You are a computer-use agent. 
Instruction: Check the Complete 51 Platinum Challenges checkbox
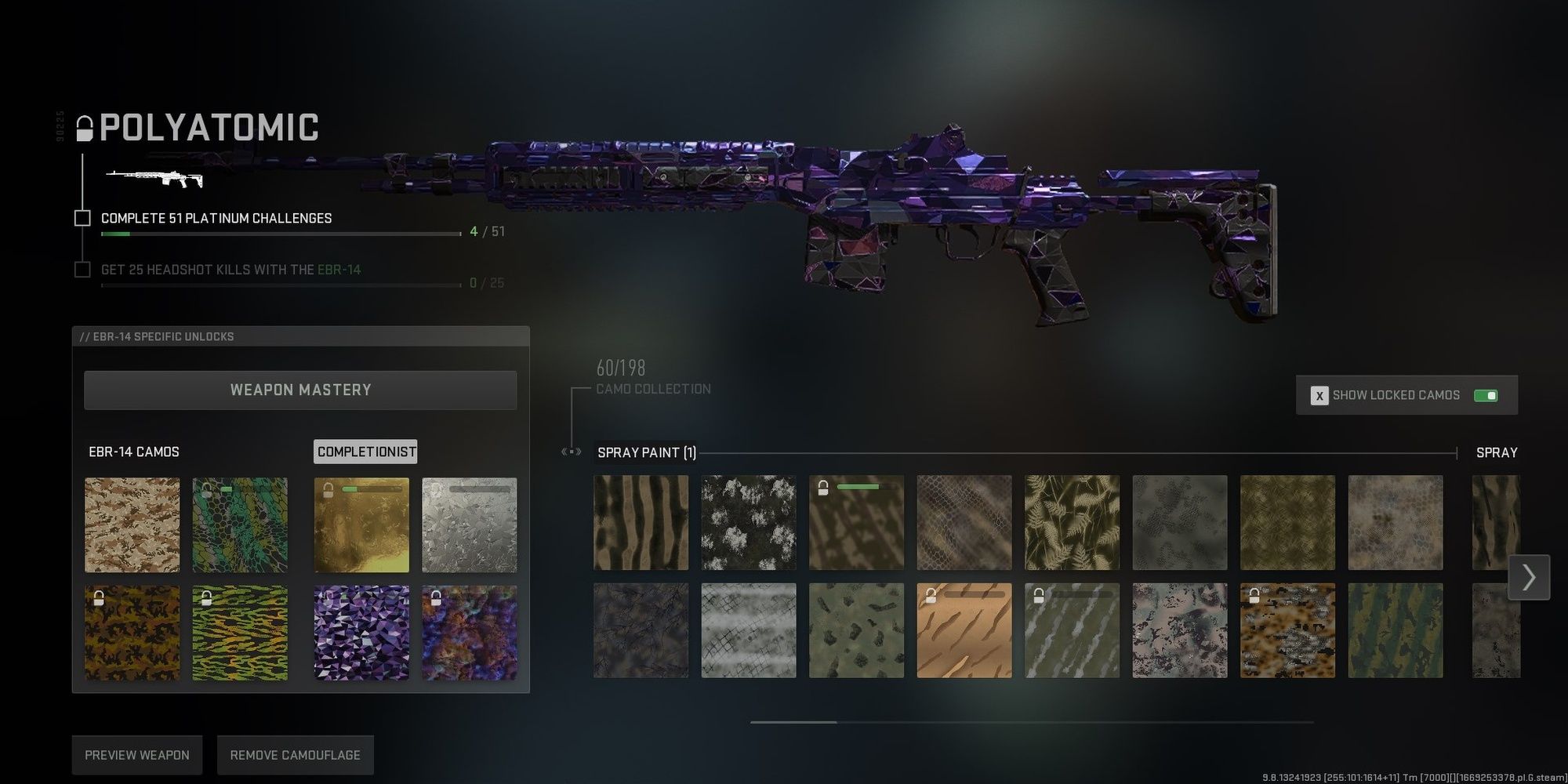coord(82,217)
